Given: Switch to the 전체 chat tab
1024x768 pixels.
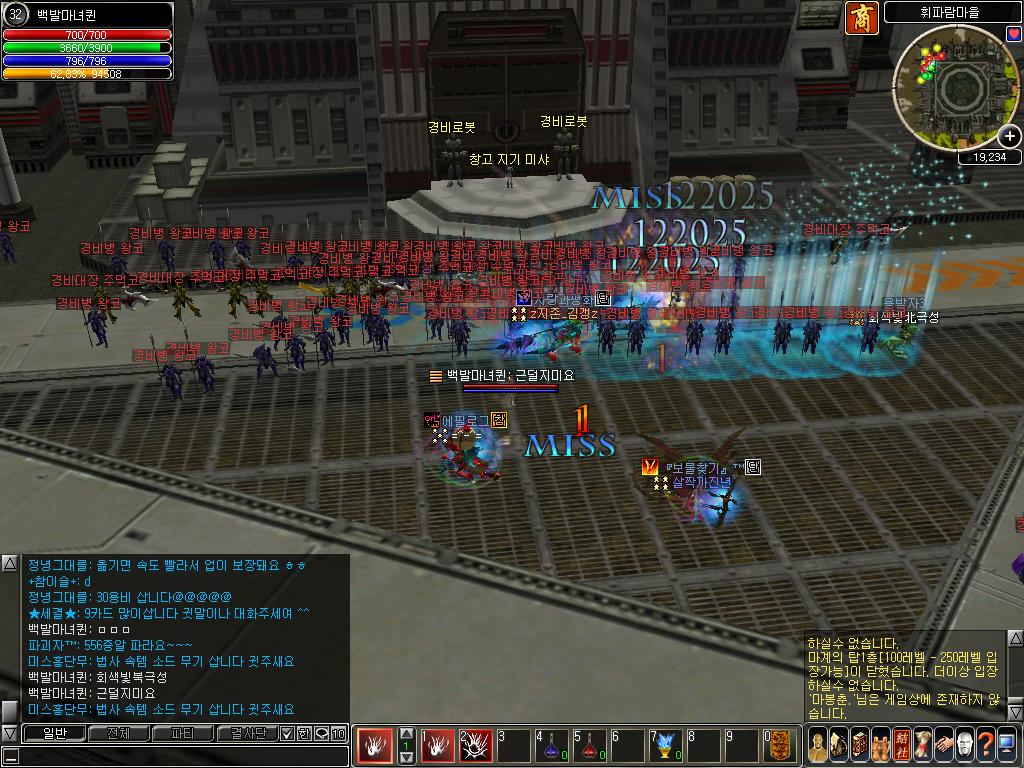Looking at the screenshot, I should (x=118, y=733).
